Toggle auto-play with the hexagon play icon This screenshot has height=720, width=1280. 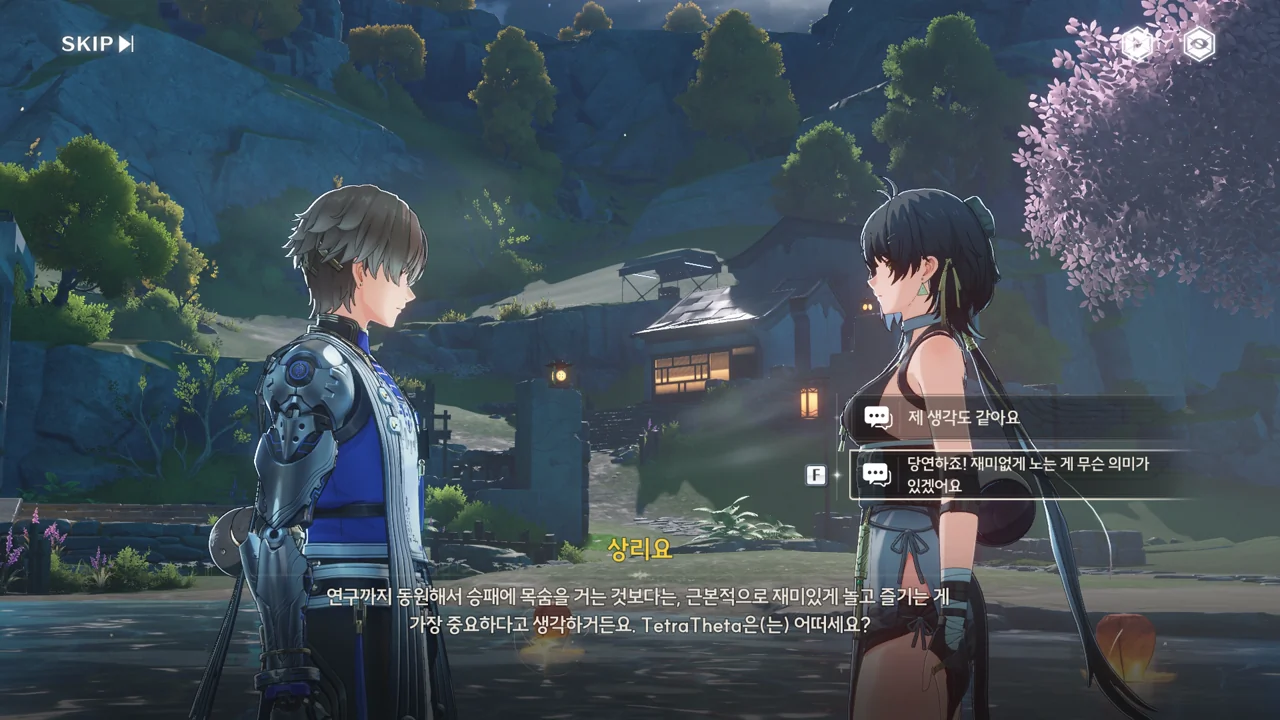tap(1137, 44)
